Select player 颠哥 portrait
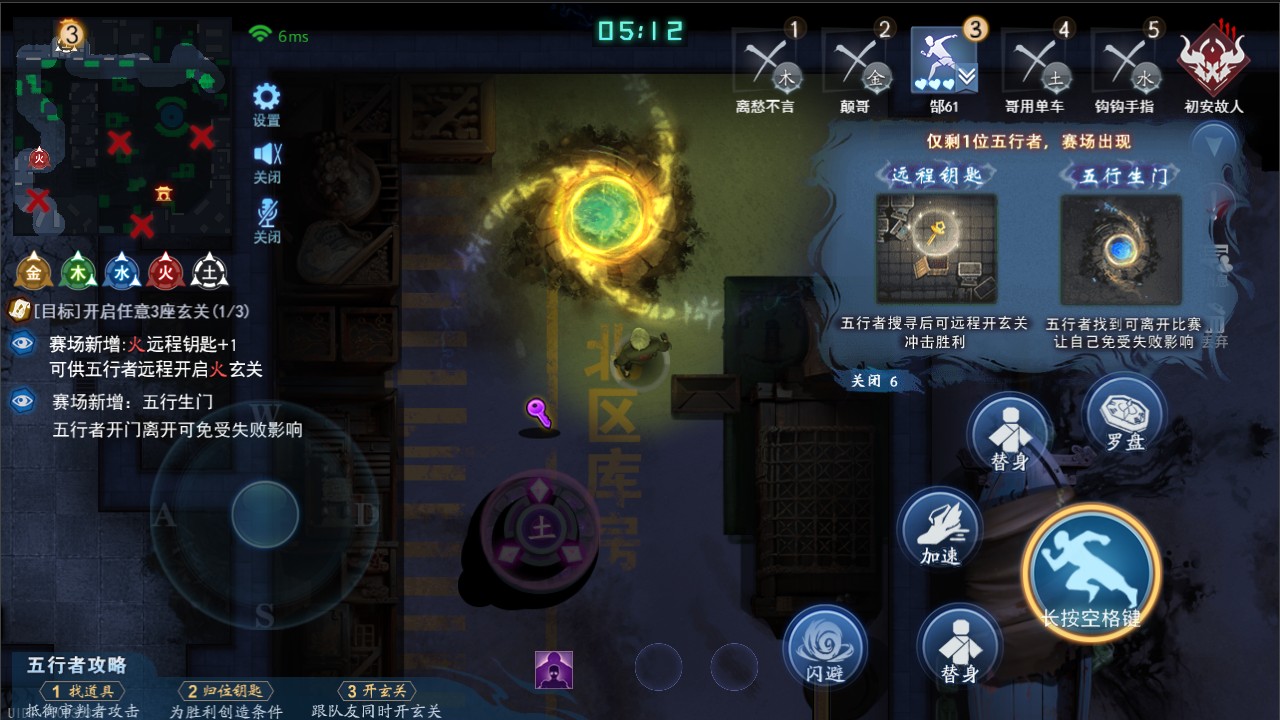This screenshot has width=1280, height=720. coord(855,63)
